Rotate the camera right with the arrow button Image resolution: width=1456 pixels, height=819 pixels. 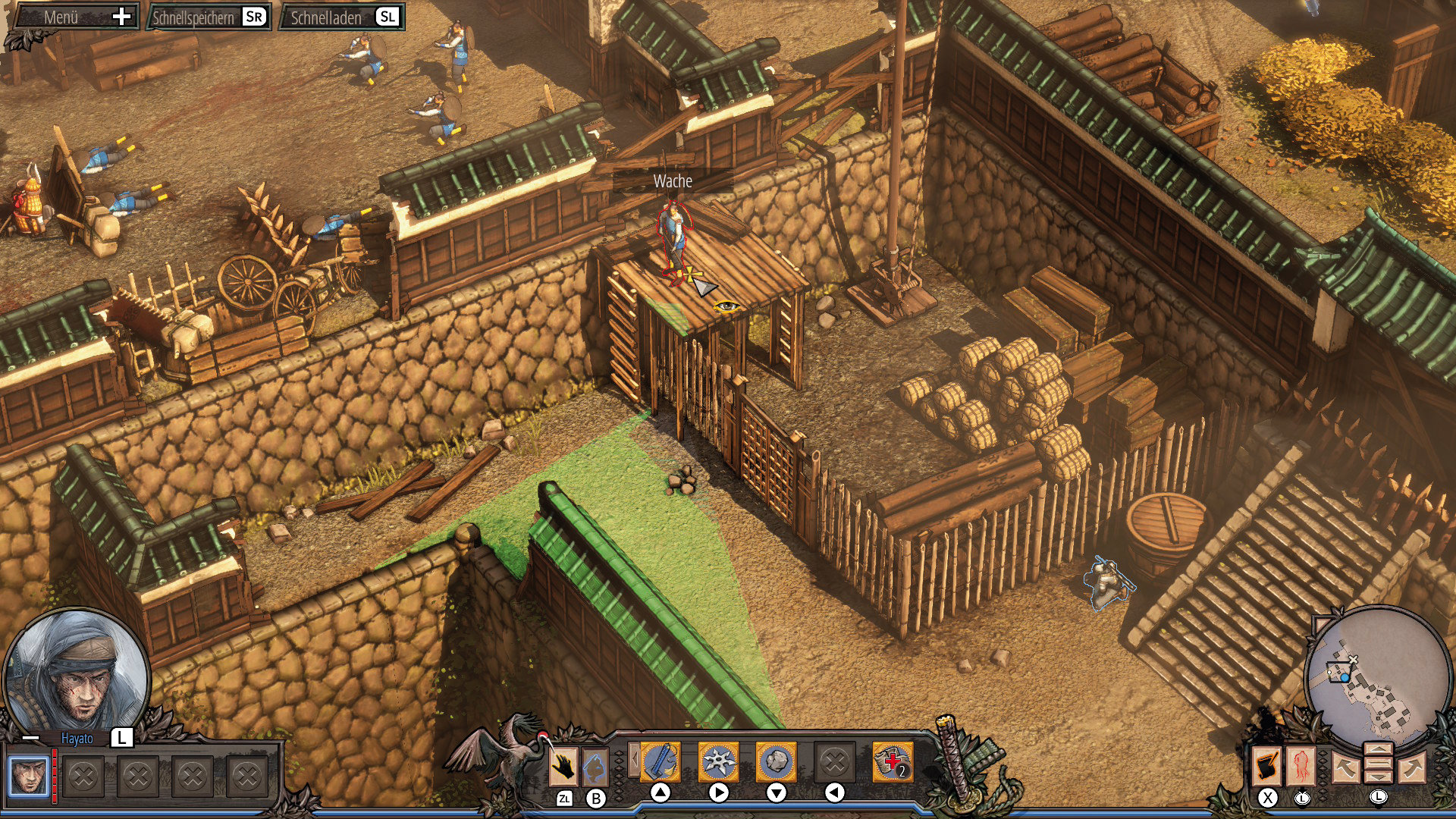coord(1412,767)
